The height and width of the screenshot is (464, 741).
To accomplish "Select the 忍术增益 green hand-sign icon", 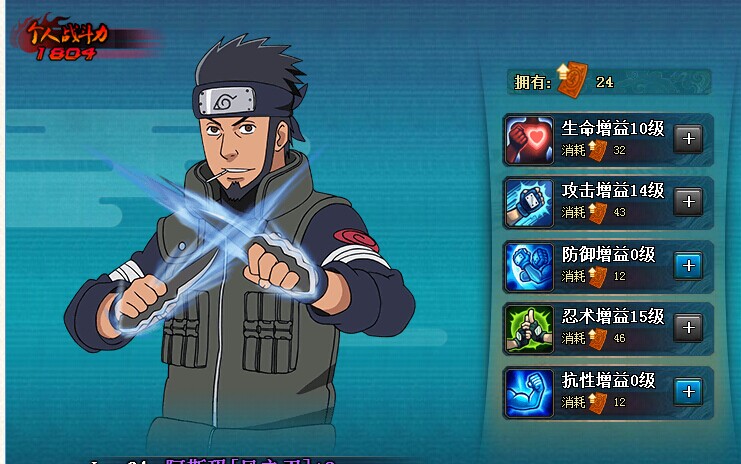I will [530, 328].
